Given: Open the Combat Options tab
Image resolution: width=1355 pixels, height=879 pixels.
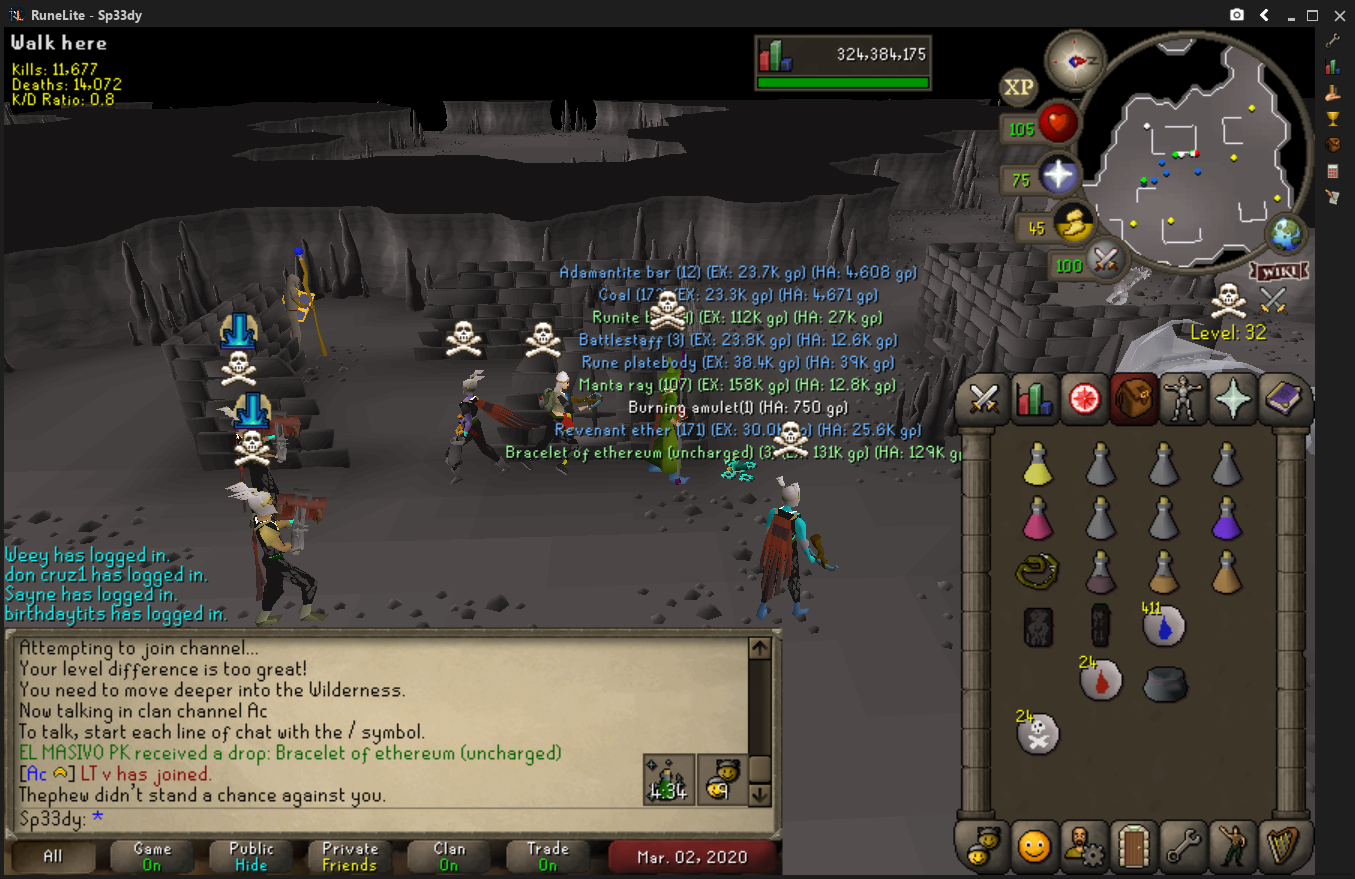Looking at the screenshot, I should (985, 399).
